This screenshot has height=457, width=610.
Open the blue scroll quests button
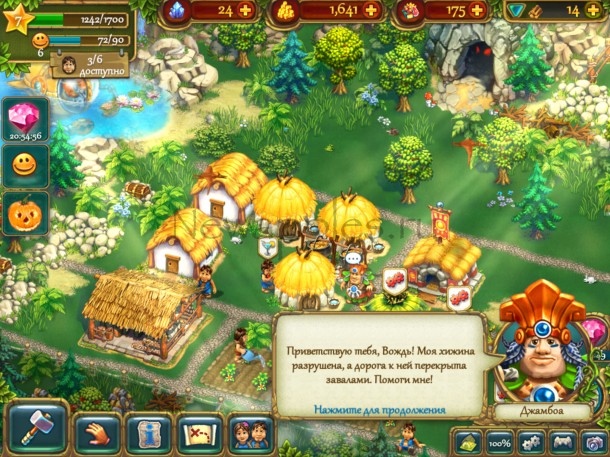click(148, 433)
